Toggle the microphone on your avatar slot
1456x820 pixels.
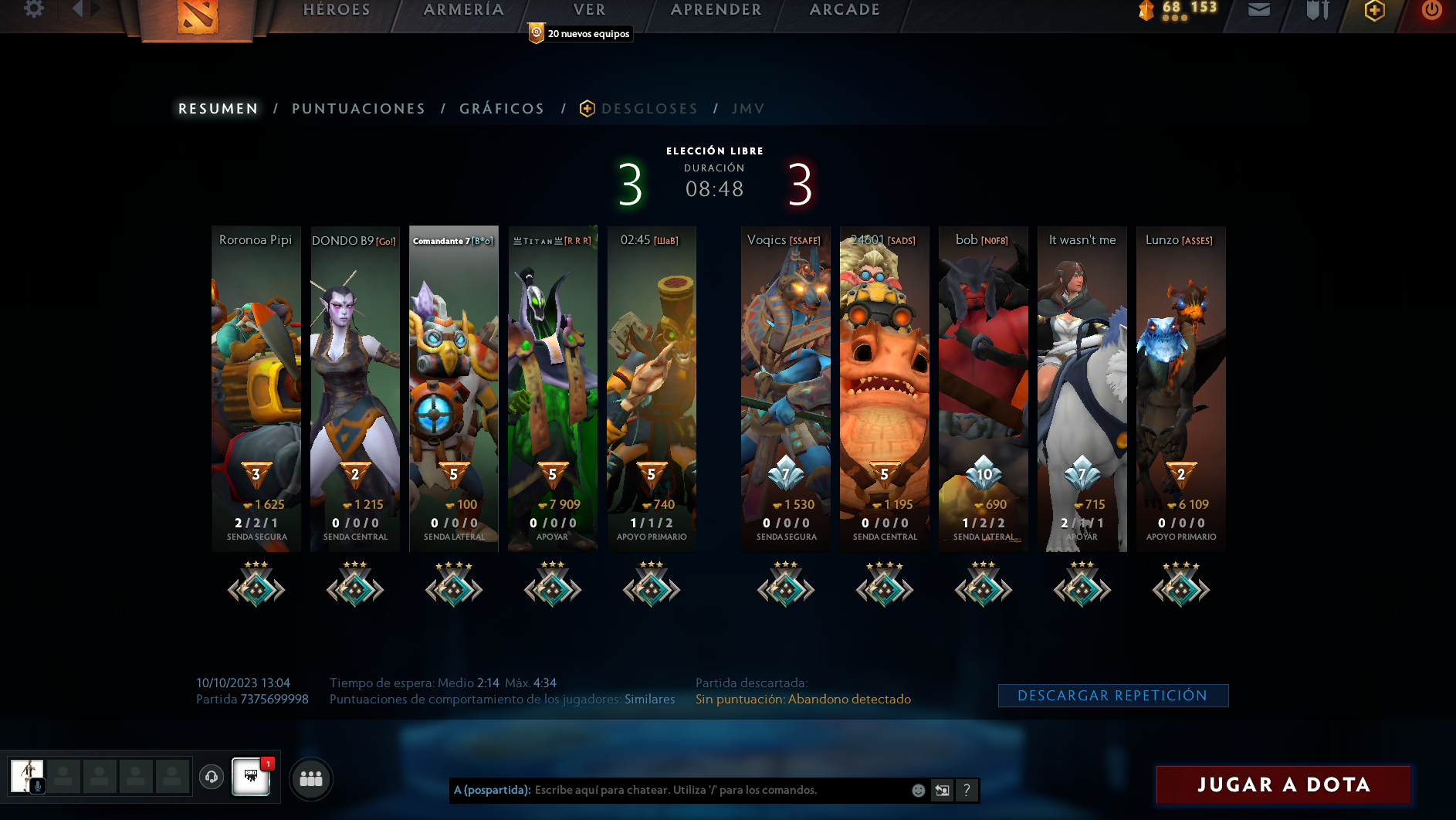point(37,788)
